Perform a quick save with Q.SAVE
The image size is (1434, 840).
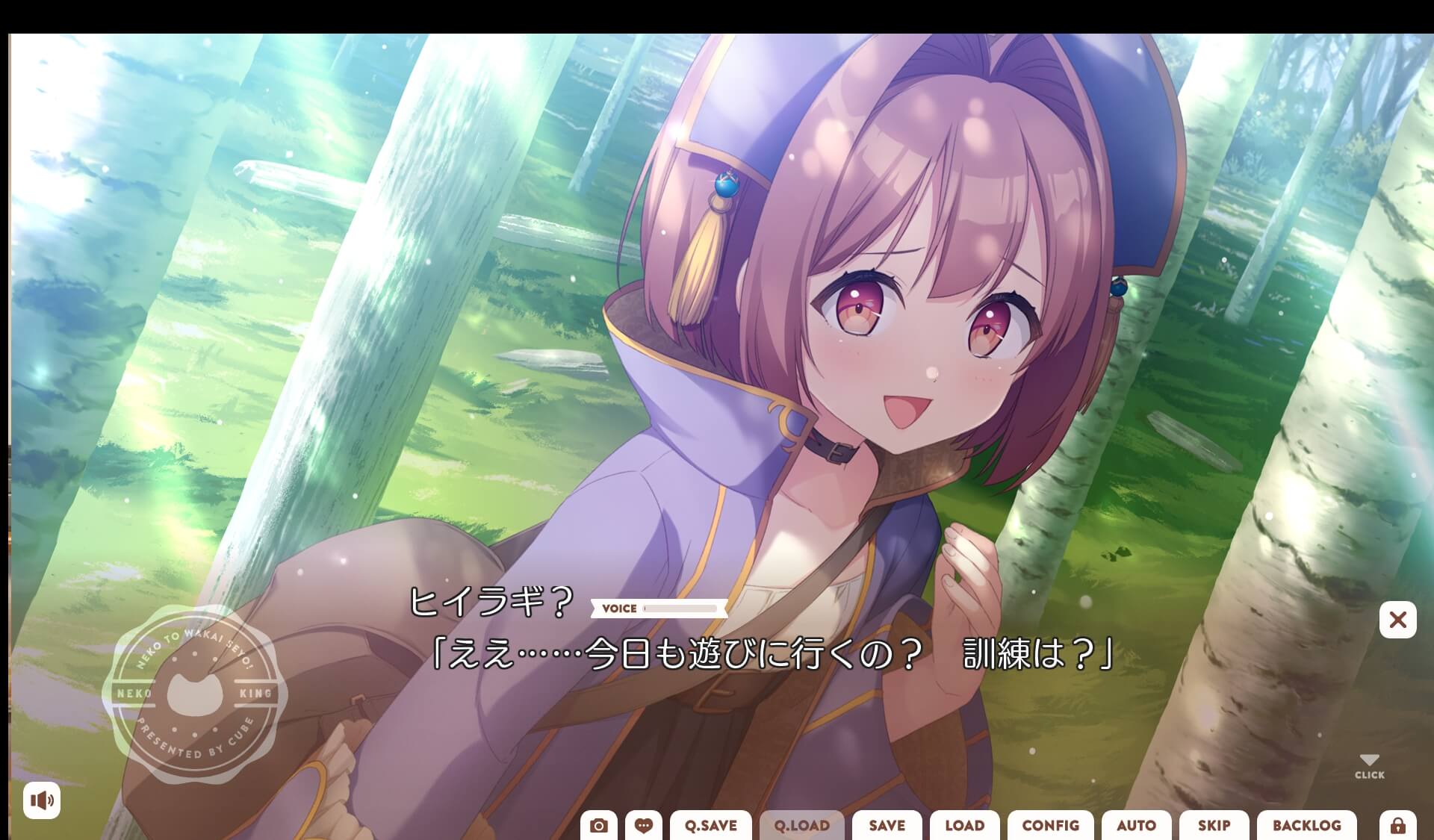710,826
